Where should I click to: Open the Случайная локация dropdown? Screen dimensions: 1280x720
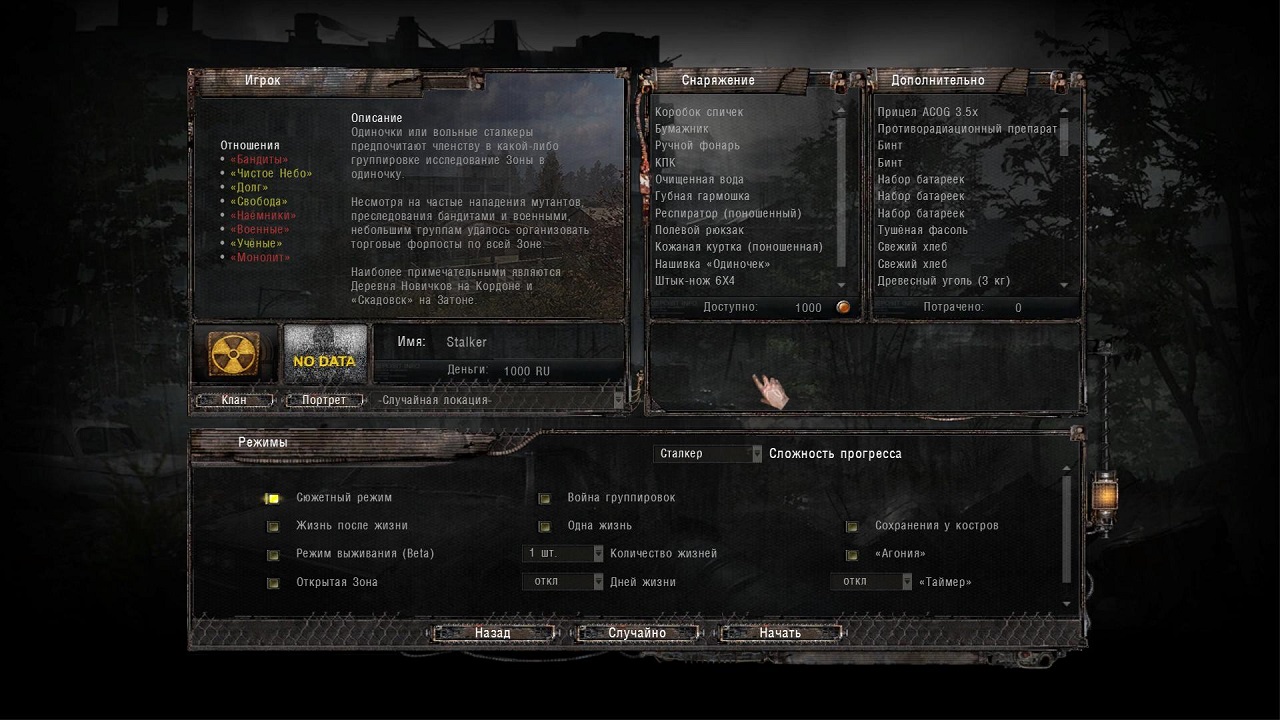tap(500, 400)
